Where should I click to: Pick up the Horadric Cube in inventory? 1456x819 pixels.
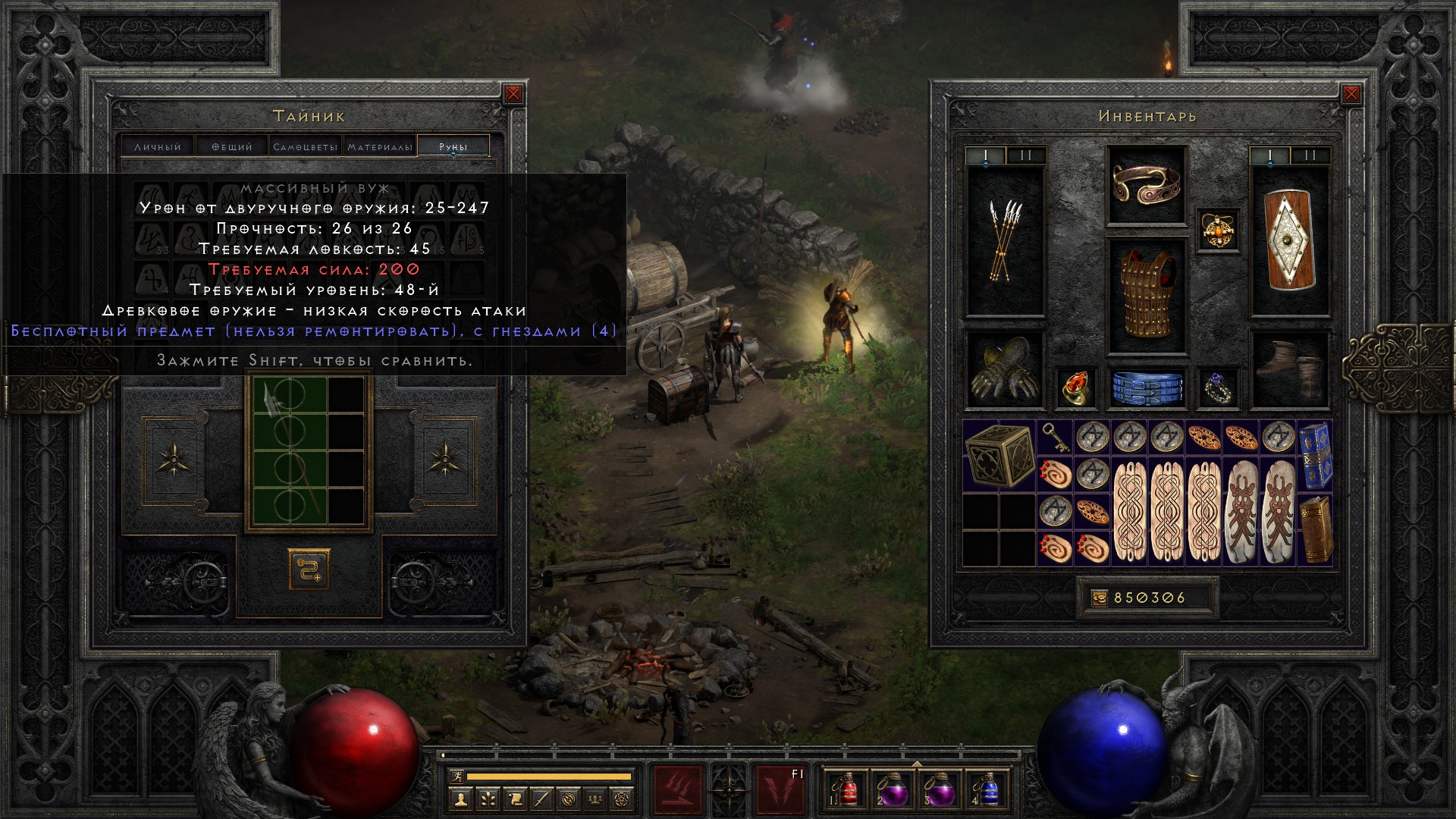999,456
